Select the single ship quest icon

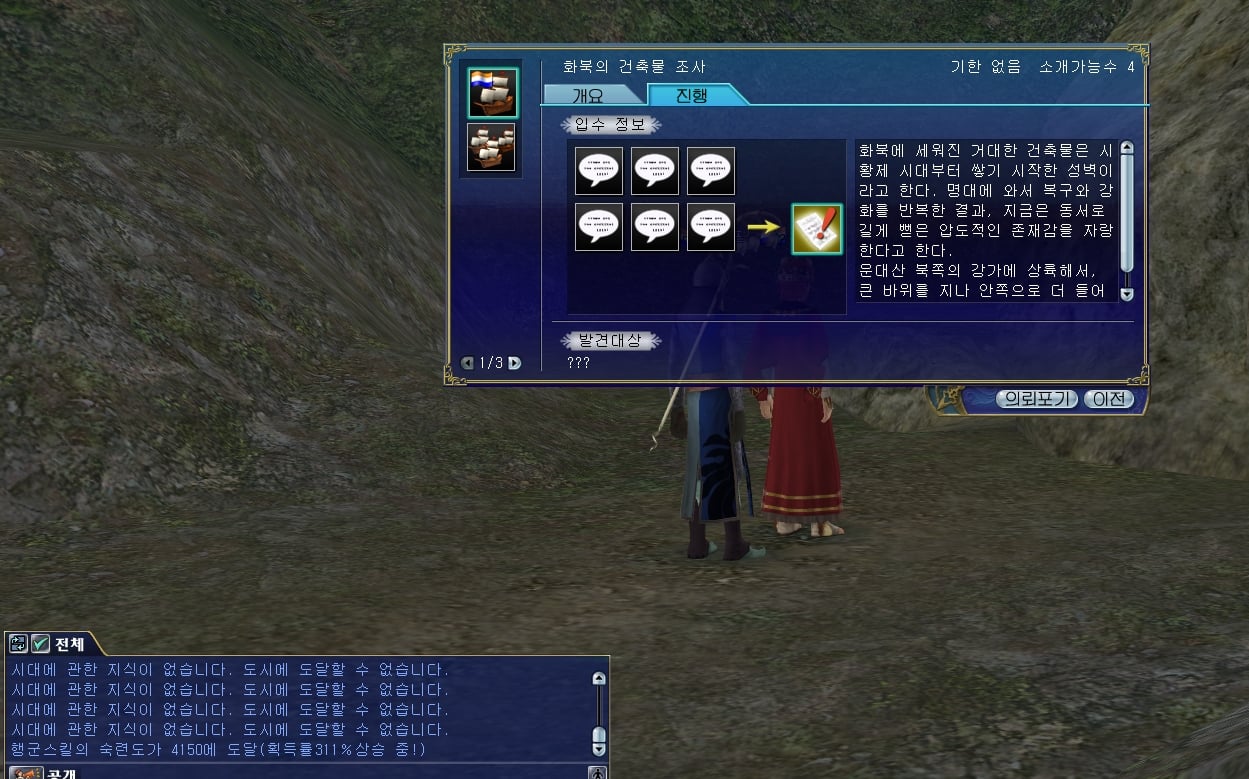click(492, 93)
